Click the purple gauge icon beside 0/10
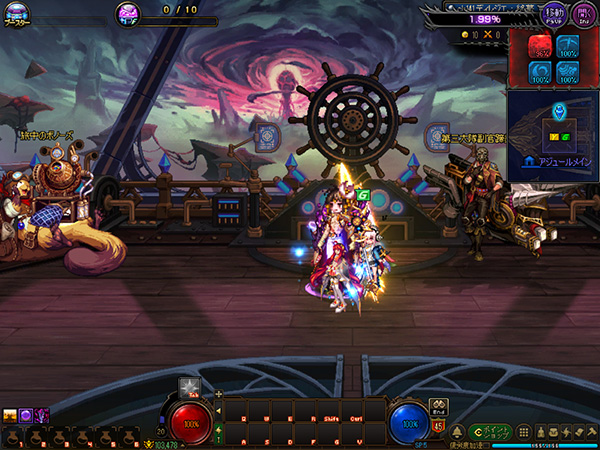600x450 pixels. coord(129,13)
